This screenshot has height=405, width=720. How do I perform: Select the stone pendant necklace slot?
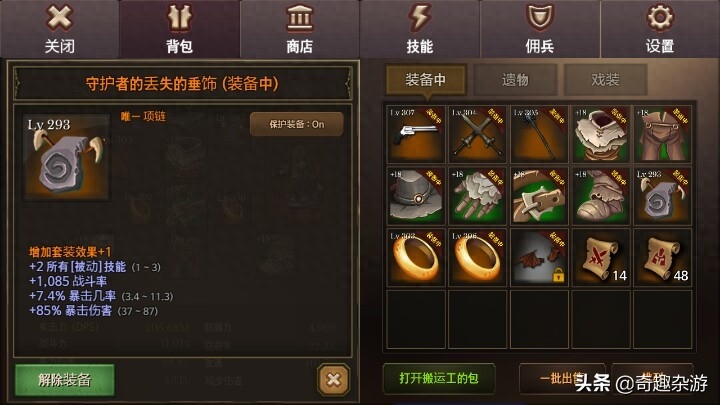pos(661,194)
